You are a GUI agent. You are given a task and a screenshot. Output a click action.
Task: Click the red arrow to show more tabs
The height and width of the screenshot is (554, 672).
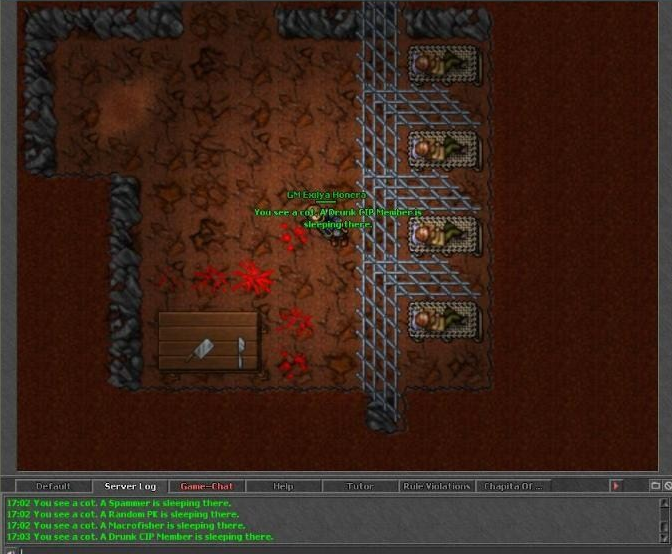(616, 486)
